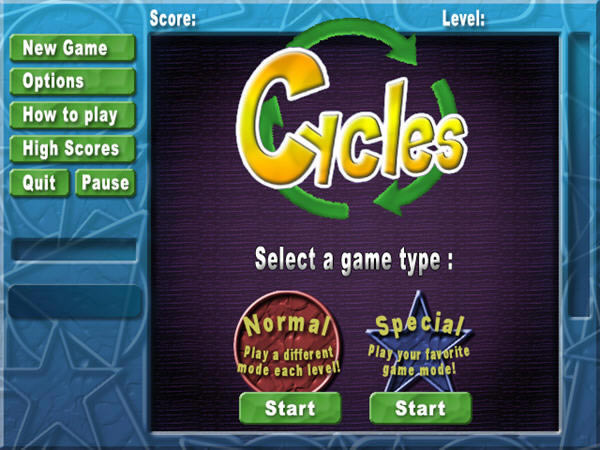Pause the game
600x450 pixels.
(x=104, y=183)
